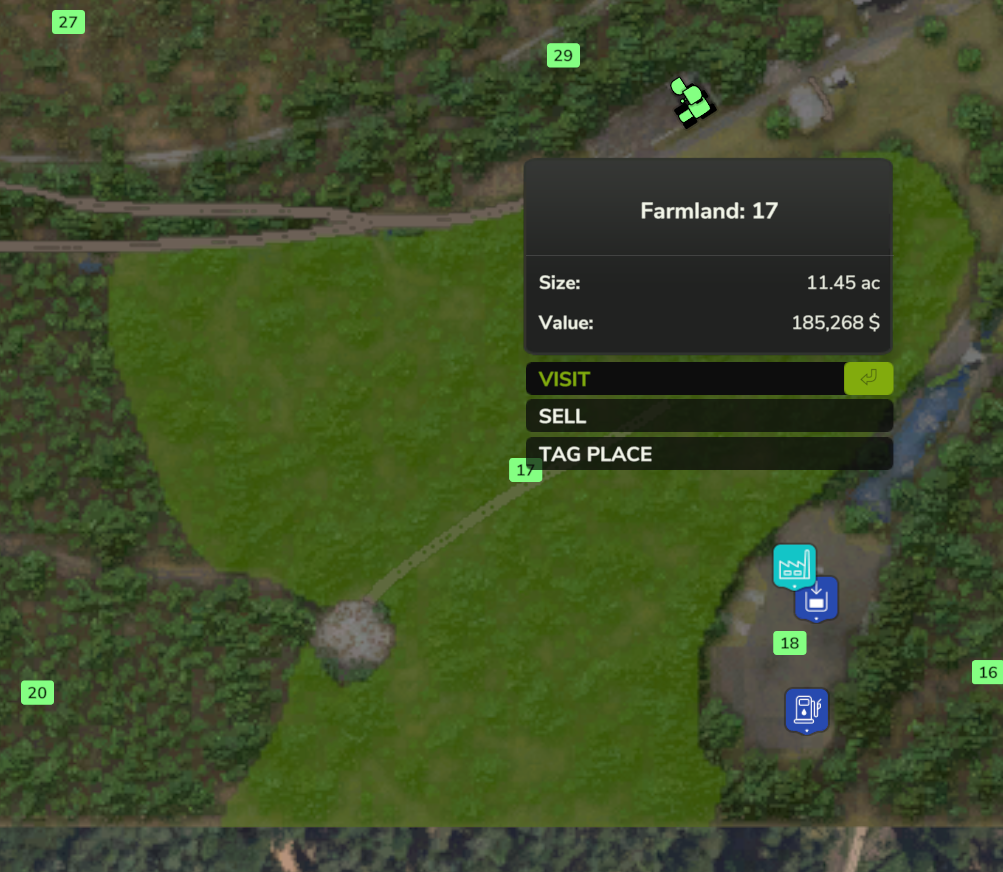
Task: Click the blue unloading point icon
Action: (x=817, y=599)
